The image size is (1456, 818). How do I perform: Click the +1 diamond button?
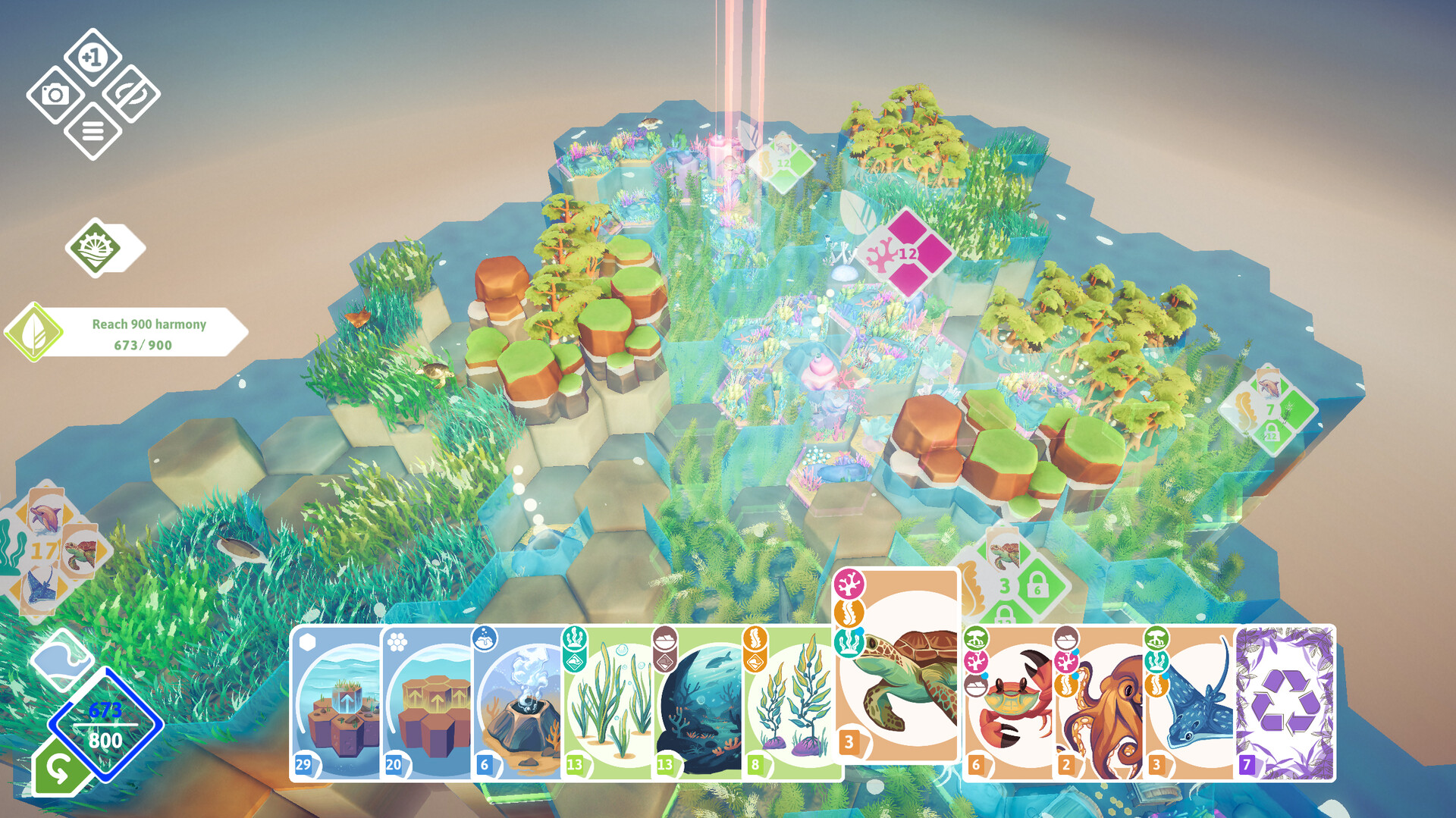click(x=93, y=57)
